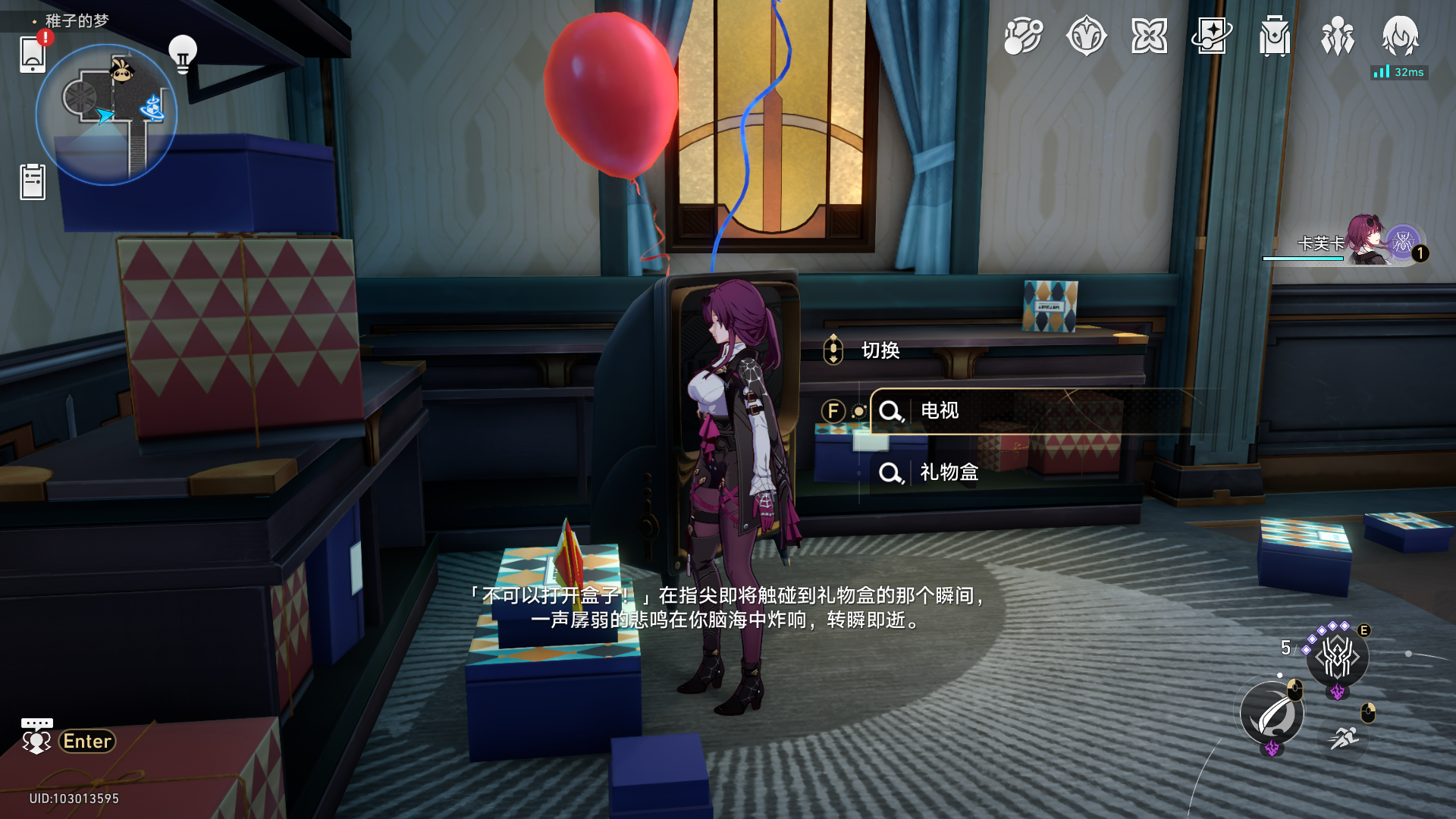Toggle the sprint running icon

[x=1345, y=736]
